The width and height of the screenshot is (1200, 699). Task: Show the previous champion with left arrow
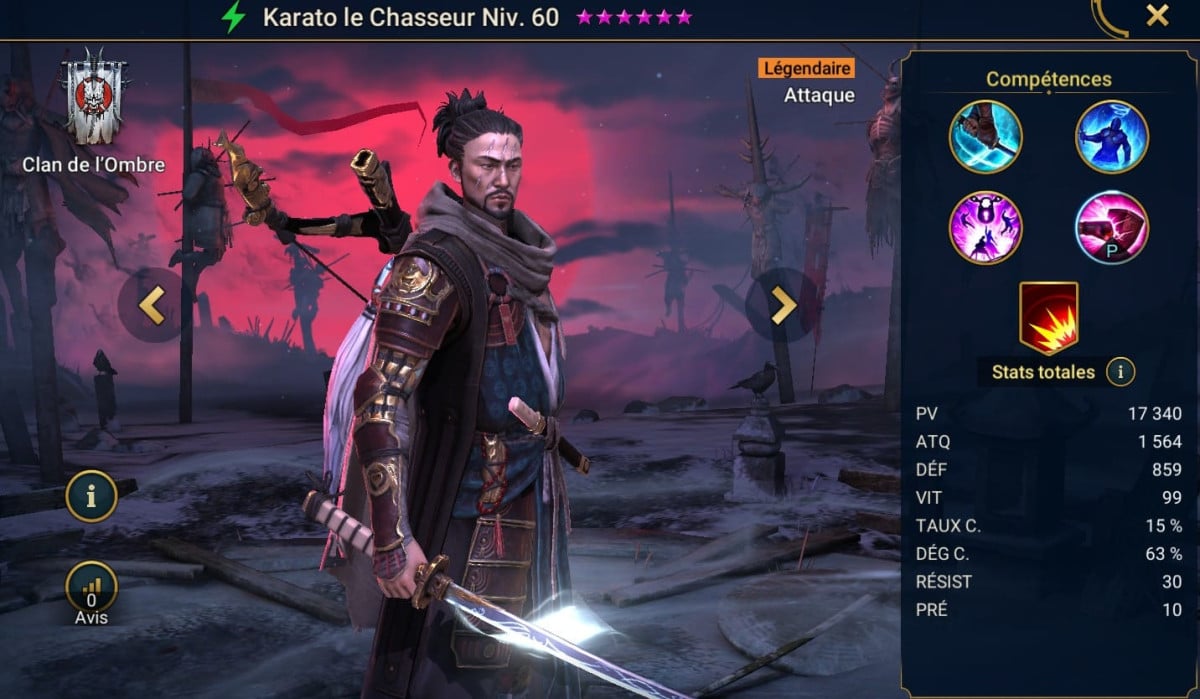point(151,306)
